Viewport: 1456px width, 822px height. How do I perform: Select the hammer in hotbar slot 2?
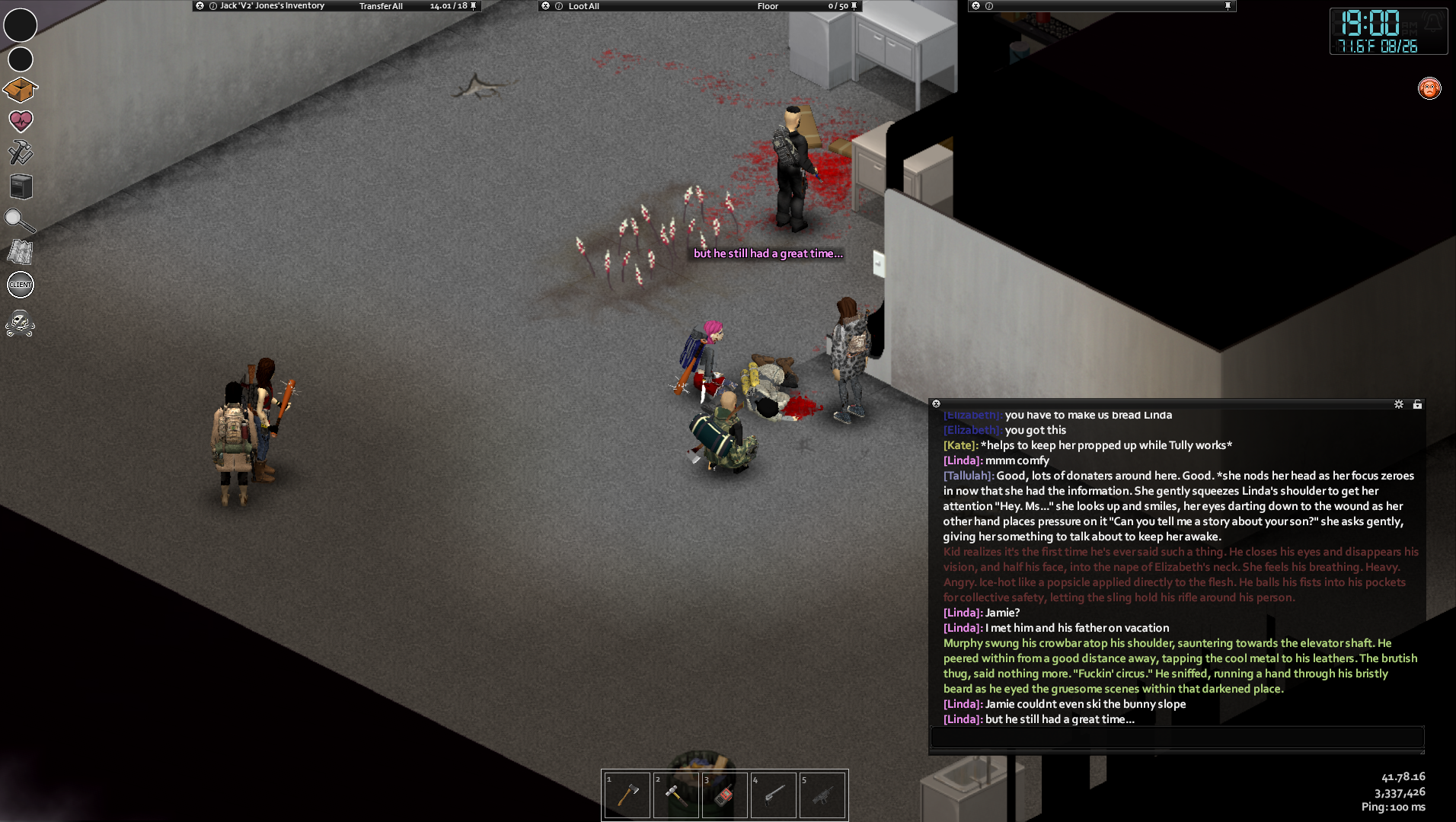[676, 795]
